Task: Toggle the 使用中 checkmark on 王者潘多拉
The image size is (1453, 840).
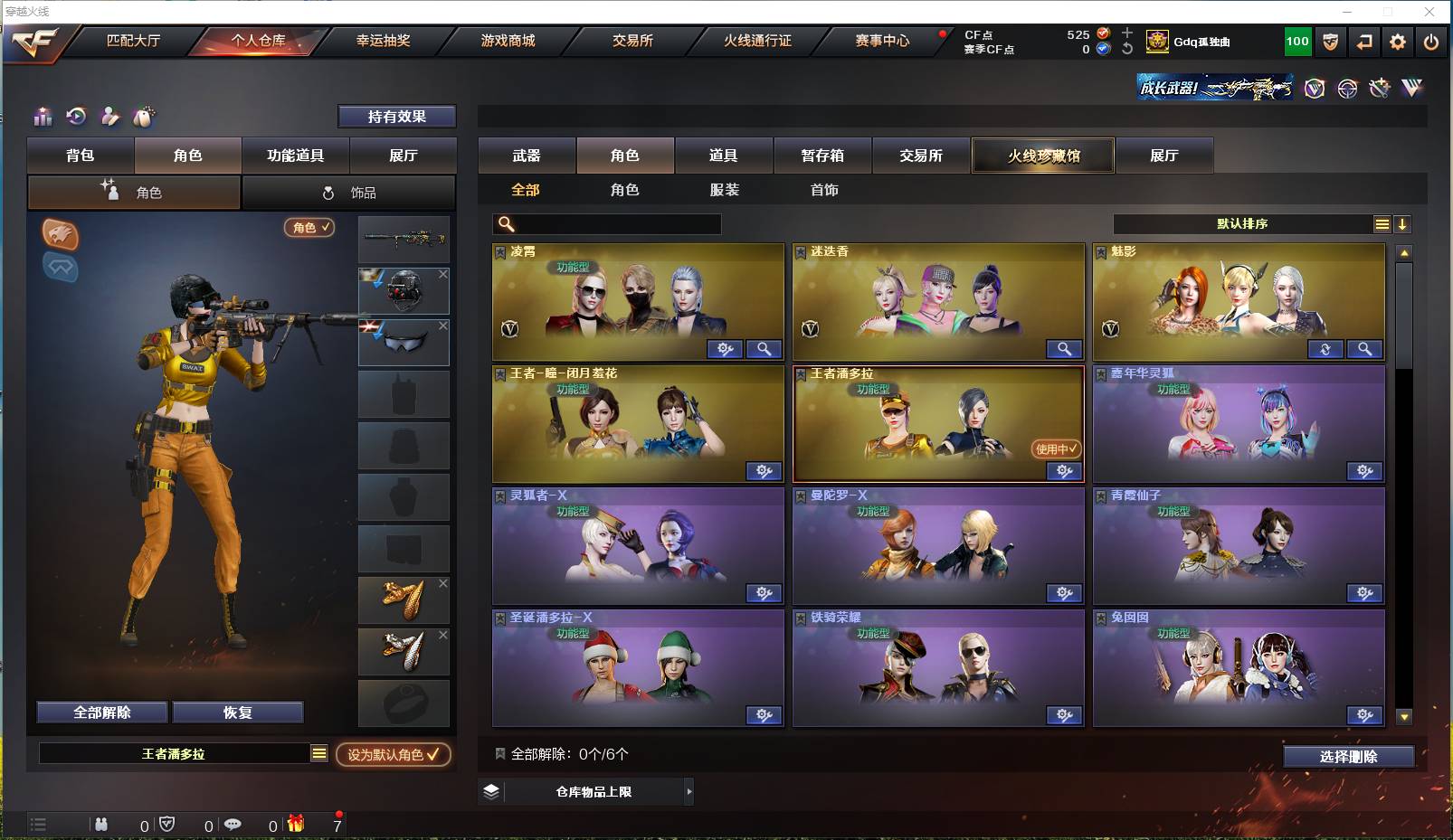Action: [x=1057, y=448]
